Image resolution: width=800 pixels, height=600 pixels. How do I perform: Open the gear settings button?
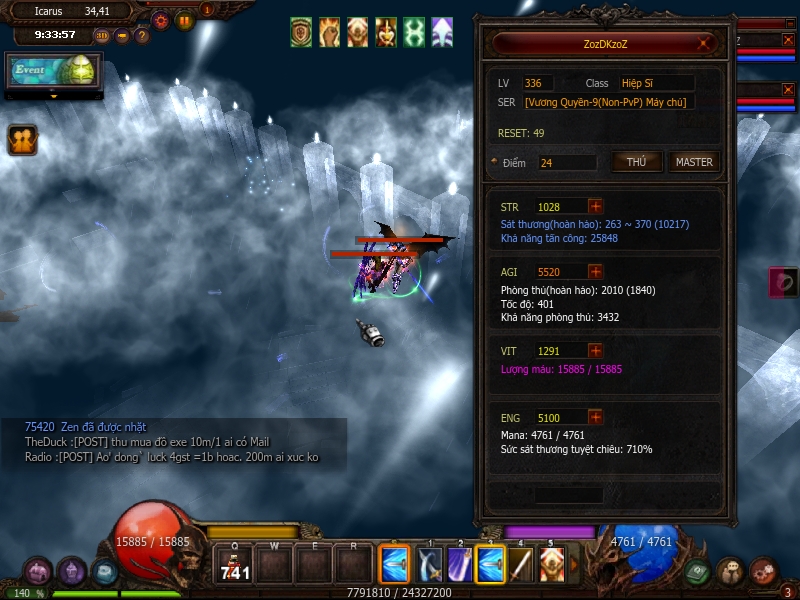[160, 19]
